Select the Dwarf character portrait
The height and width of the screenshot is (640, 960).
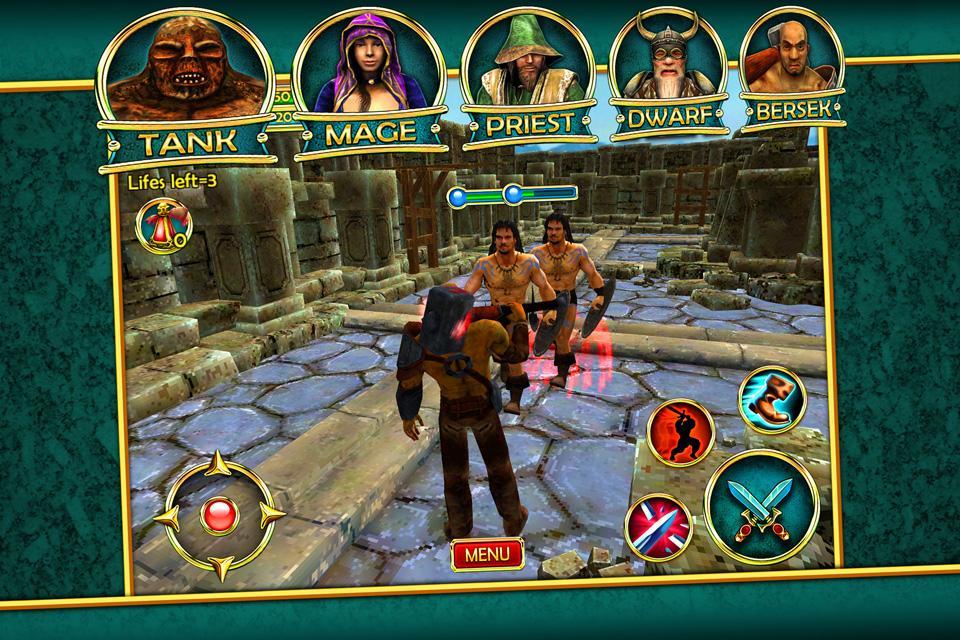click(x=669, y=72)
